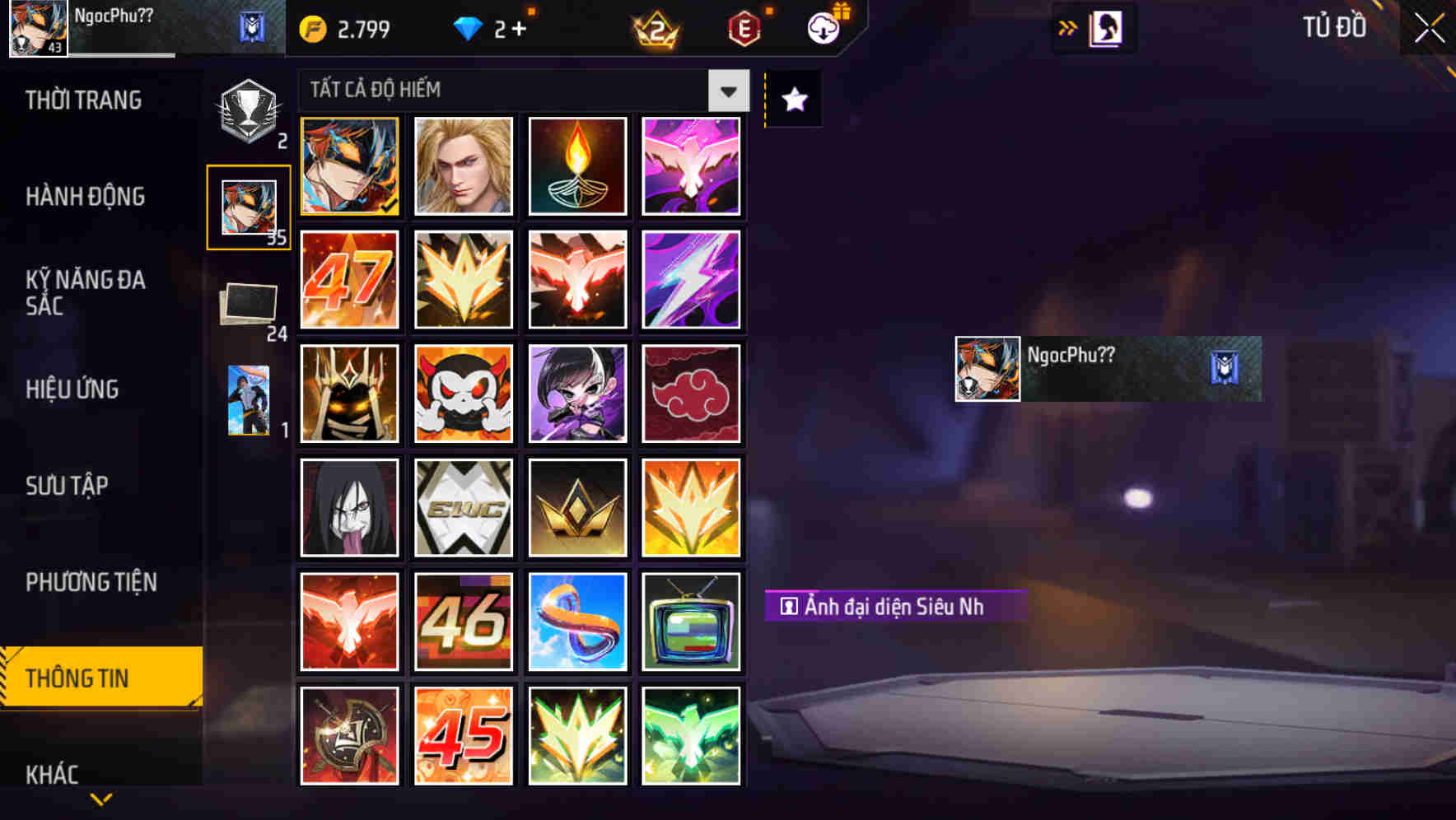The height and width of the screenshot is (820, 1456).
Task: Switch to the THỜI TRANG tab
Action: tap(82, 100)
